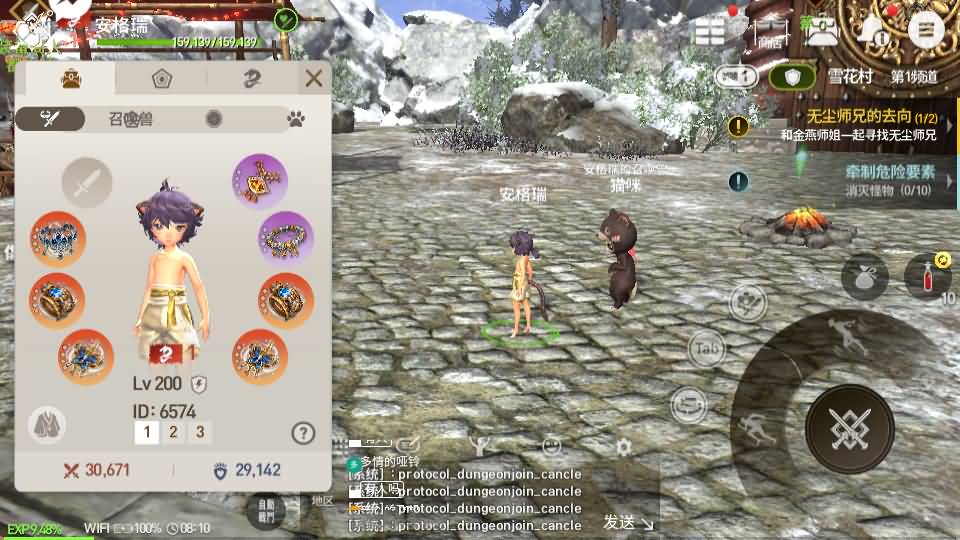Screen dimensions: 960x540
Task: Select the purple necklace equipment slot
Action: pos(260,181)
